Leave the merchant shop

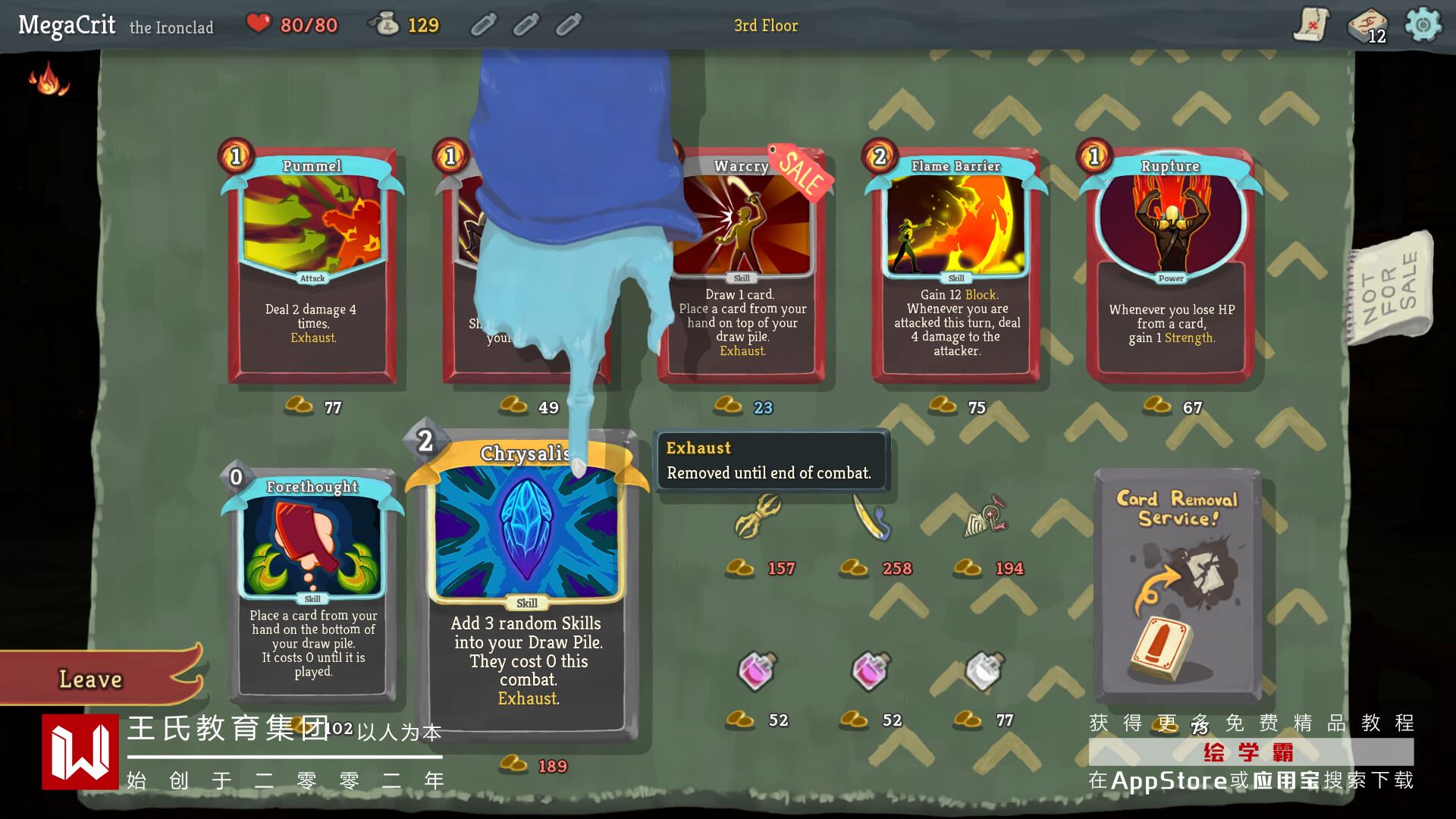92,679
